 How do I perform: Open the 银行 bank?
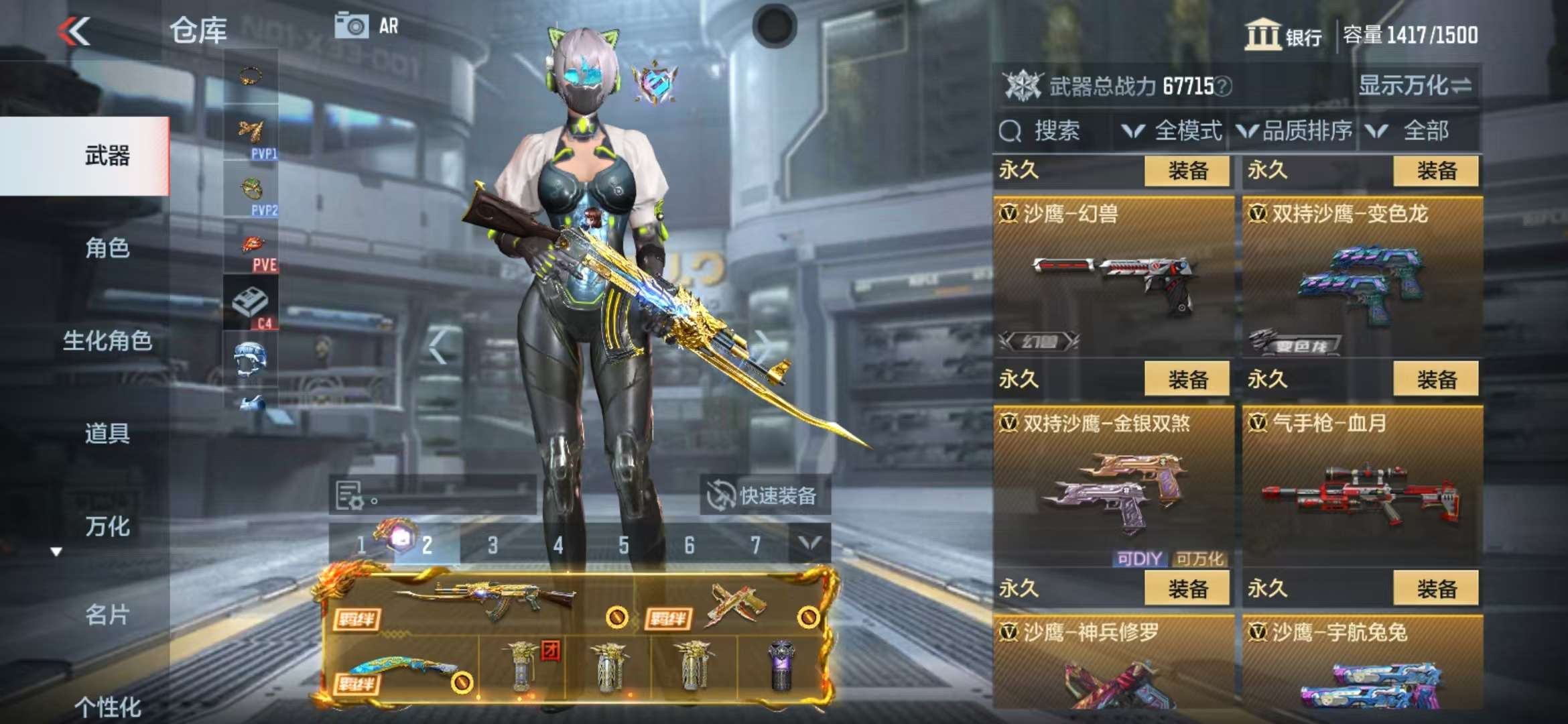(1283, 35)
